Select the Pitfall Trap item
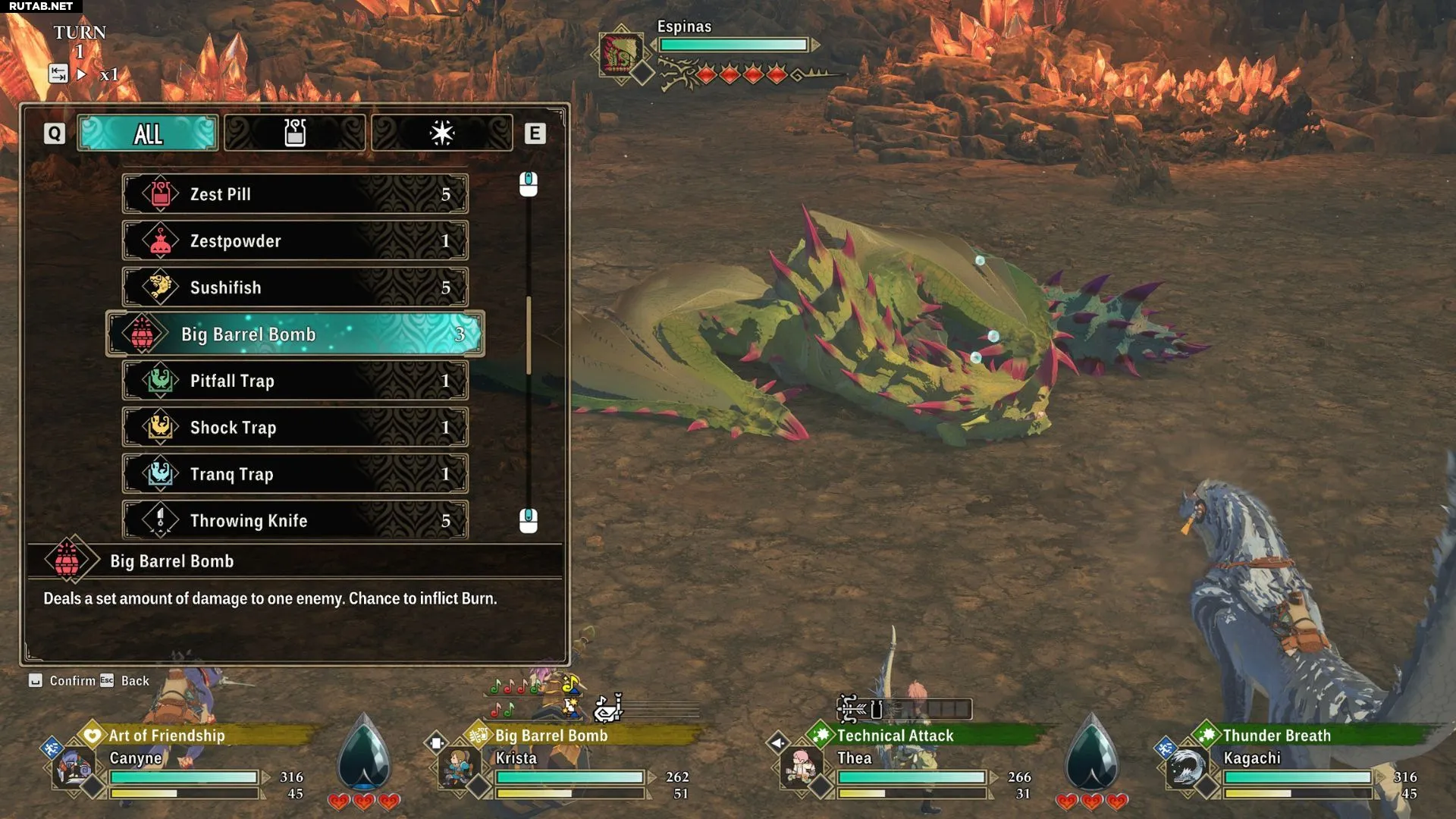The image size is (1456, 819). click(x=295, y=381)
